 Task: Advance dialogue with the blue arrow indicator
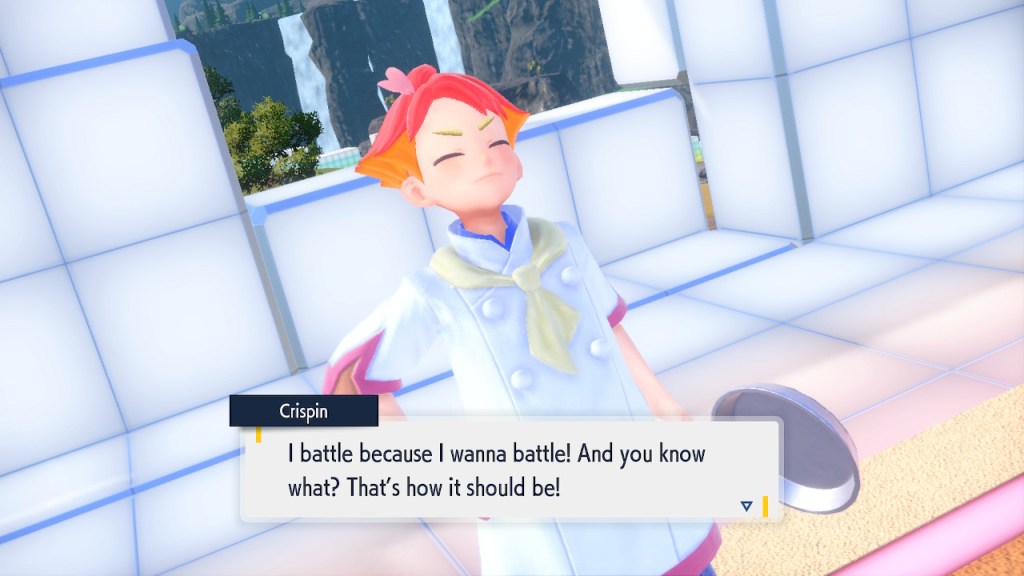746,506
